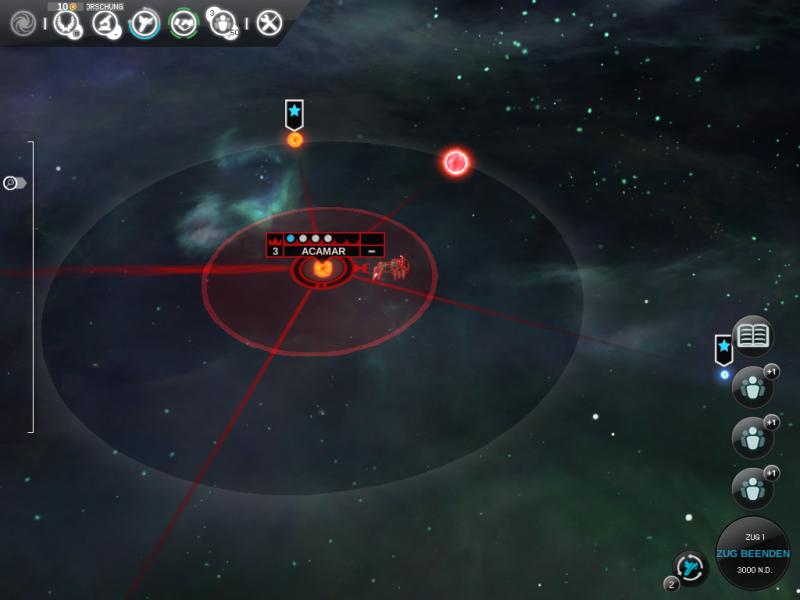Show the military ship overview
Image resolution: width=800 pixels, height=600 pixels.
point(144,22)
